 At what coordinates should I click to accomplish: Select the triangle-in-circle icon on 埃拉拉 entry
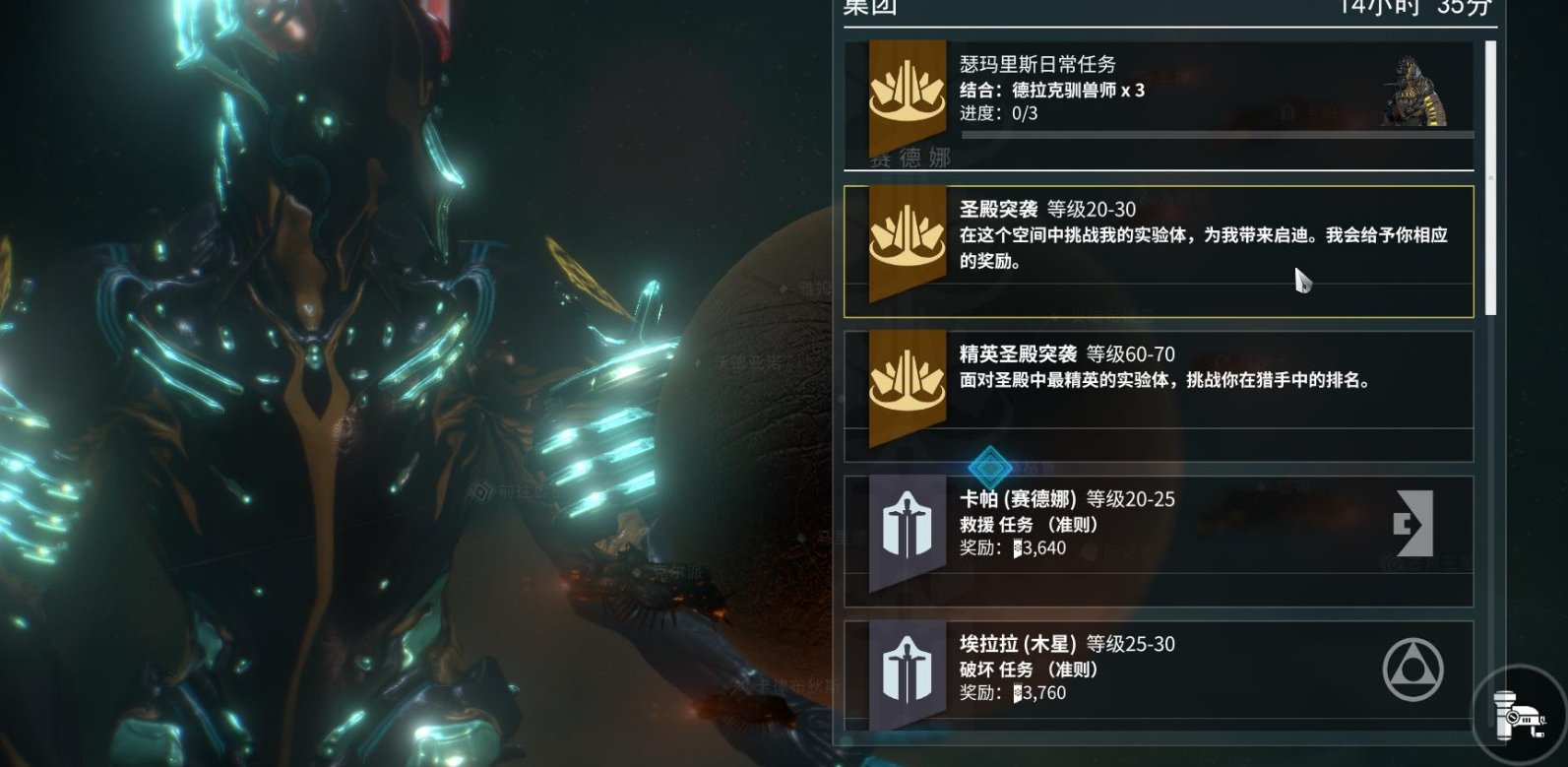pos(1415,669)
